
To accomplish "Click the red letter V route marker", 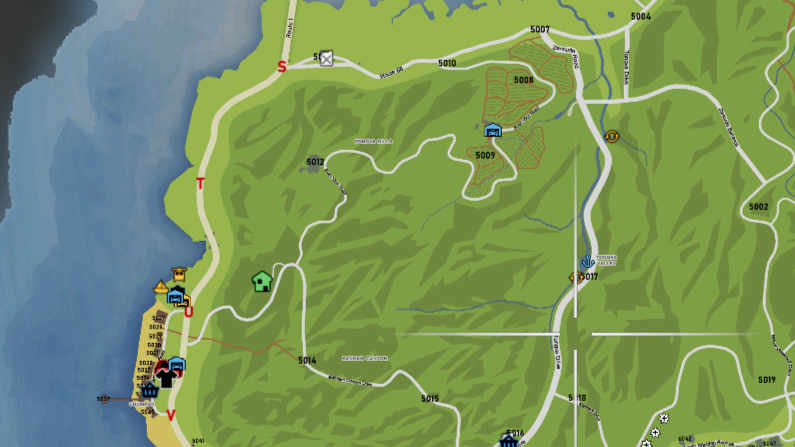I will click(x=170, y=415).
